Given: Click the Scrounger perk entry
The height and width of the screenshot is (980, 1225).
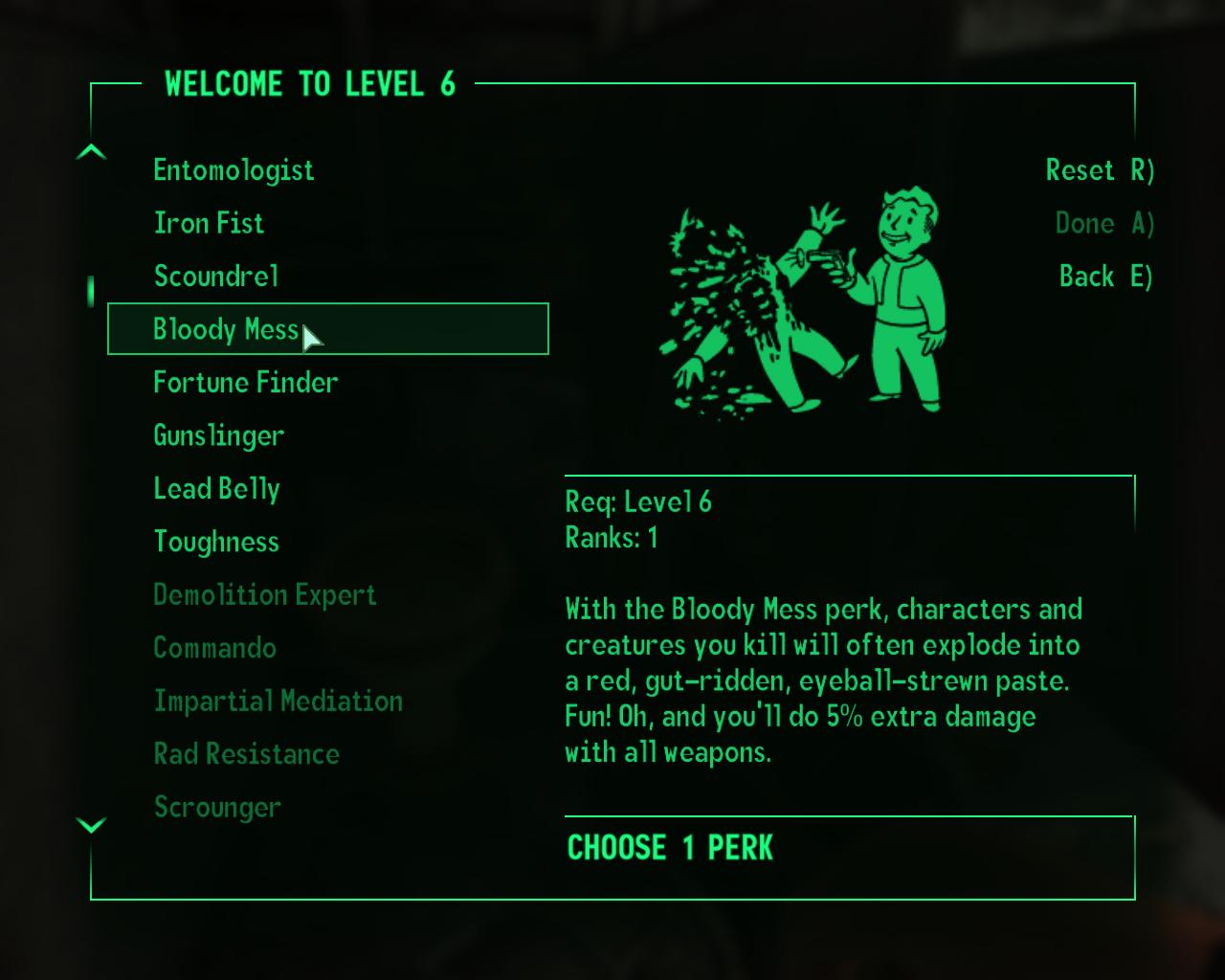Looking at the screenshot, I should tap(218, 808).
